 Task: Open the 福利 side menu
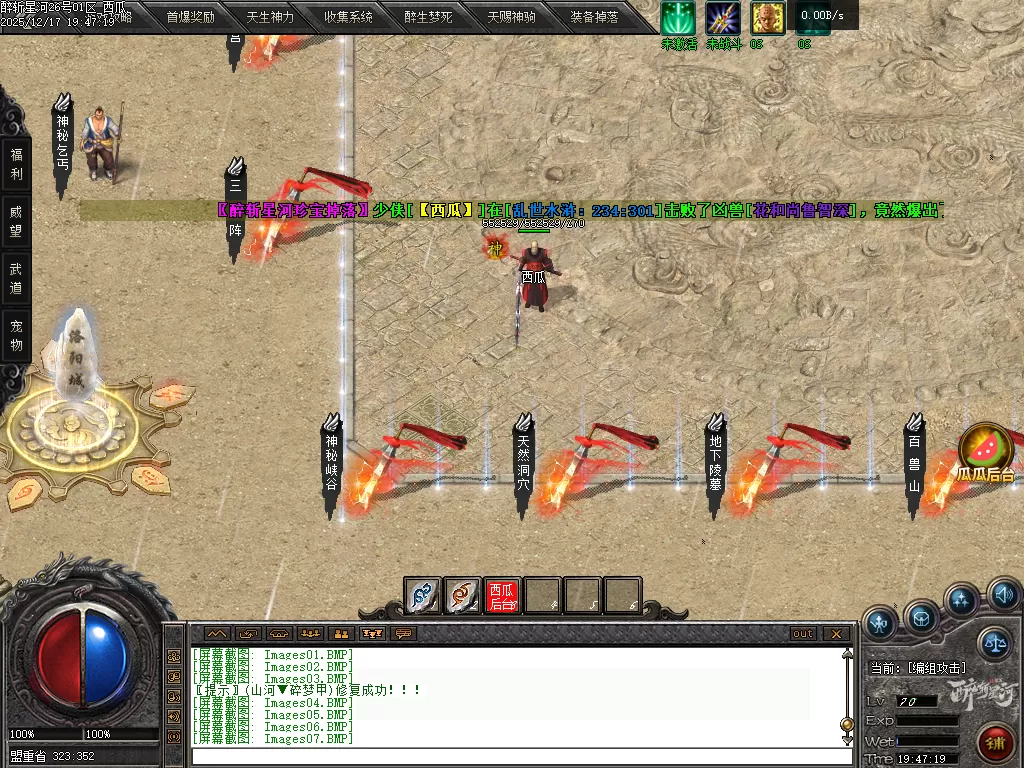[x=16, y=164]
